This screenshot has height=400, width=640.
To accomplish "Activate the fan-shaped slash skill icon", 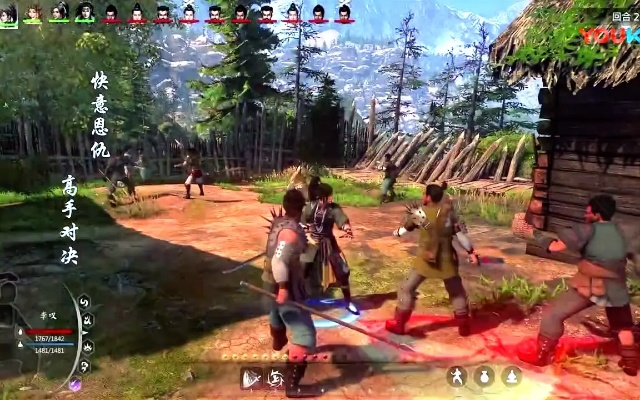I will (251, 378).
